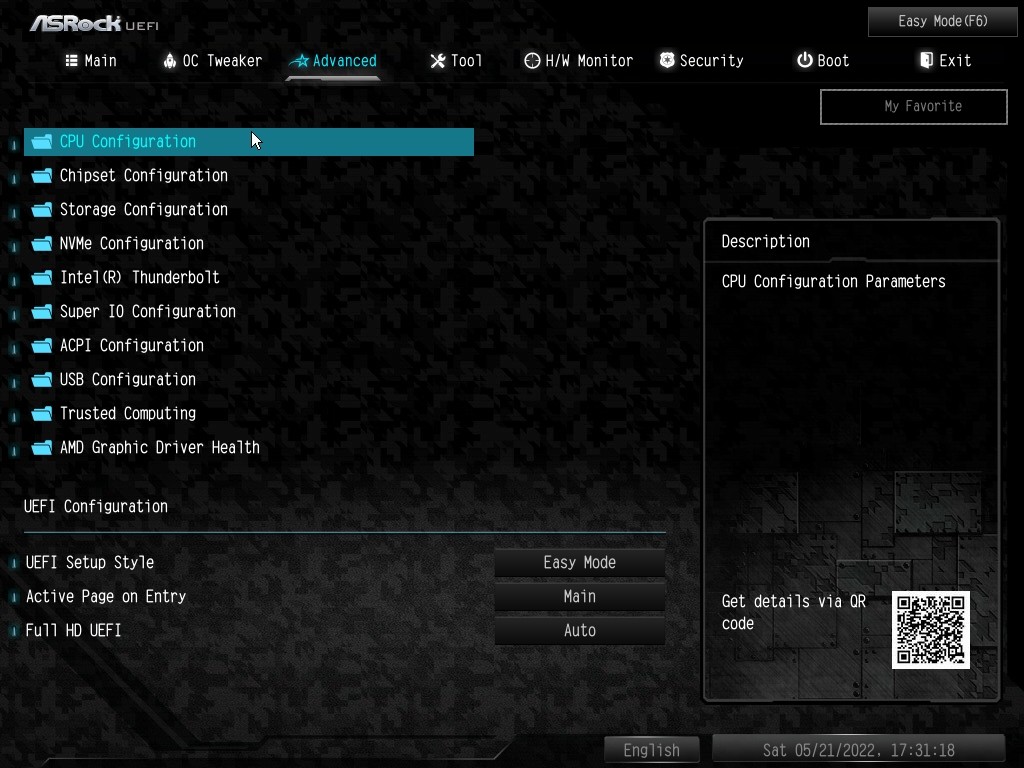1024x768 pixels.
Task: Go to the Tool tab
Action: click(456, 61)
